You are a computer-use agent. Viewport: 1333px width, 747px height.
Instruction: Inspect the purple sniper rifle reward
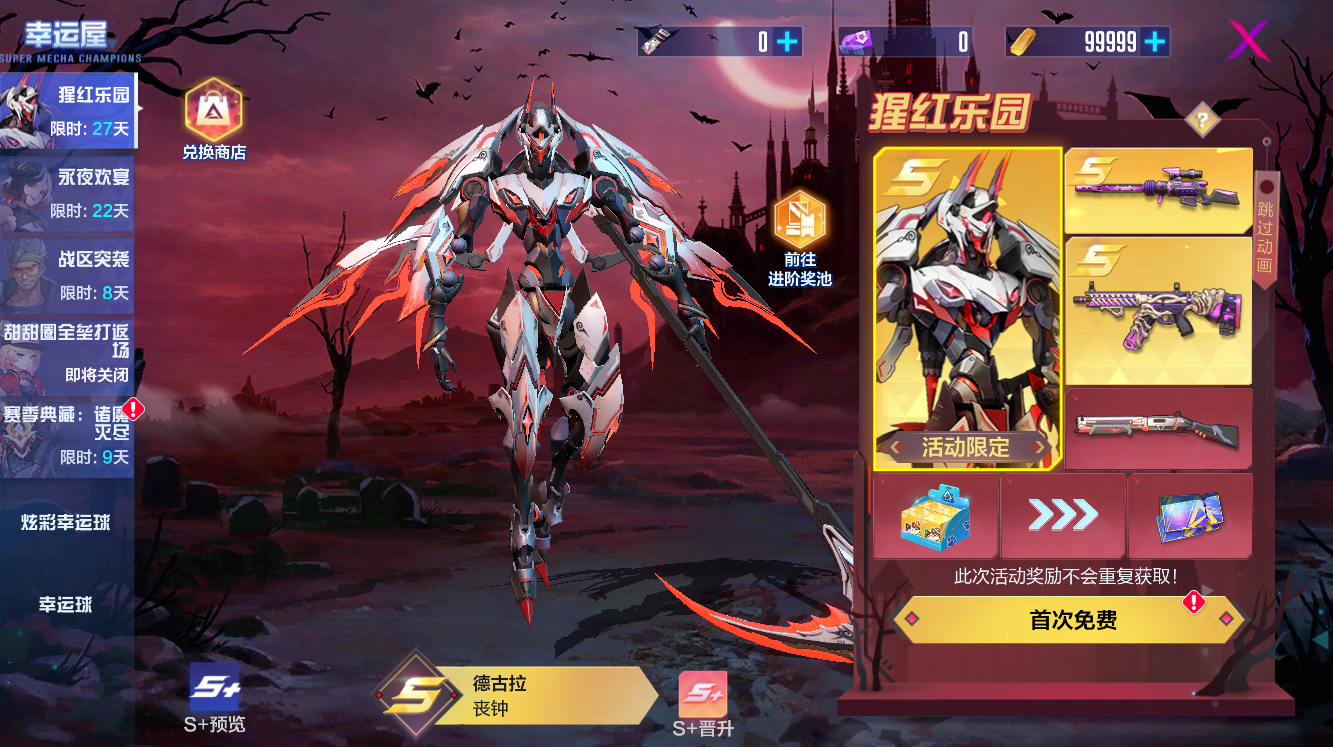(1158, 190)
